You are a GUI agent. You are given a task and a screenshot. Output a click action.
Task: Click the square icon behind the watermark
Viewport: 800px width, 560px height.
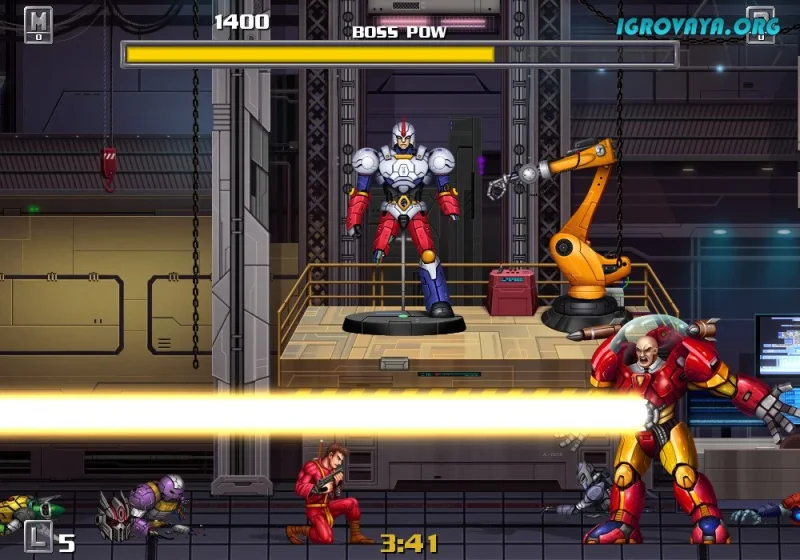(x=761, y=24)
